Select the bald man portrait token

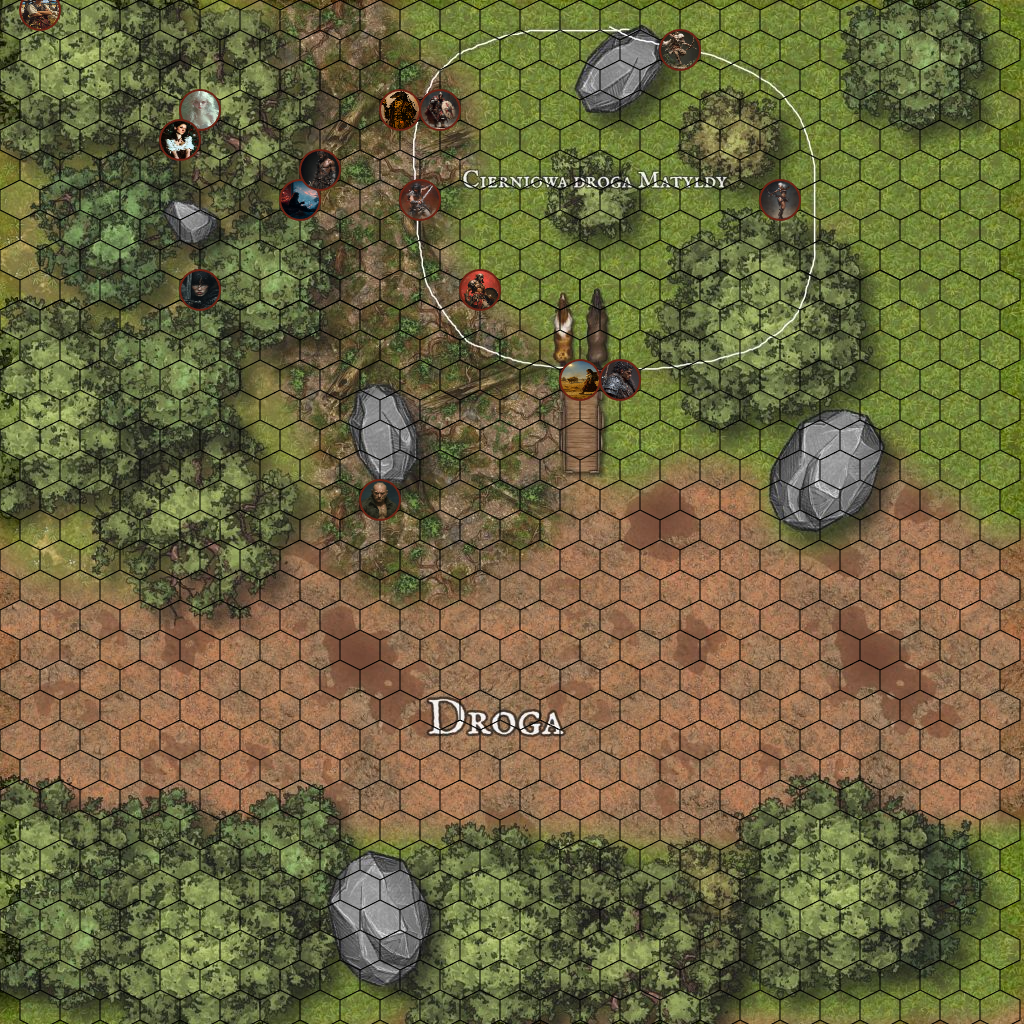[380, 499]
